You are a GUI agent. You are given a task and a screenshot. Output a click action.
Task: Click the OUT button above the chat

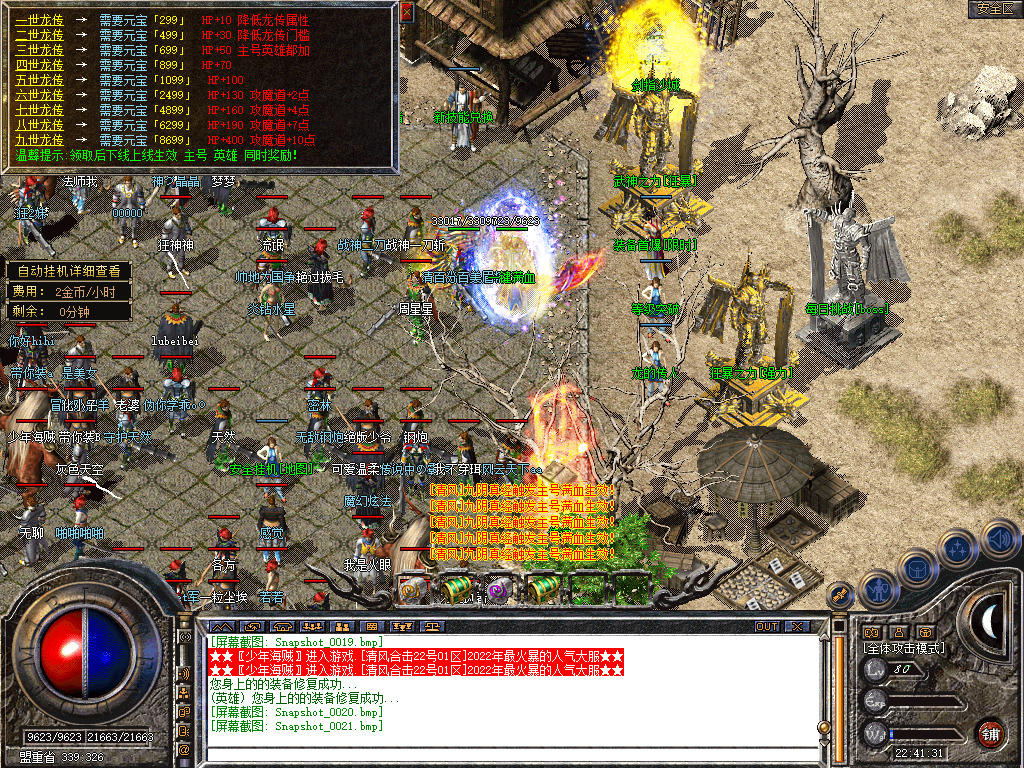pos(767,626)
